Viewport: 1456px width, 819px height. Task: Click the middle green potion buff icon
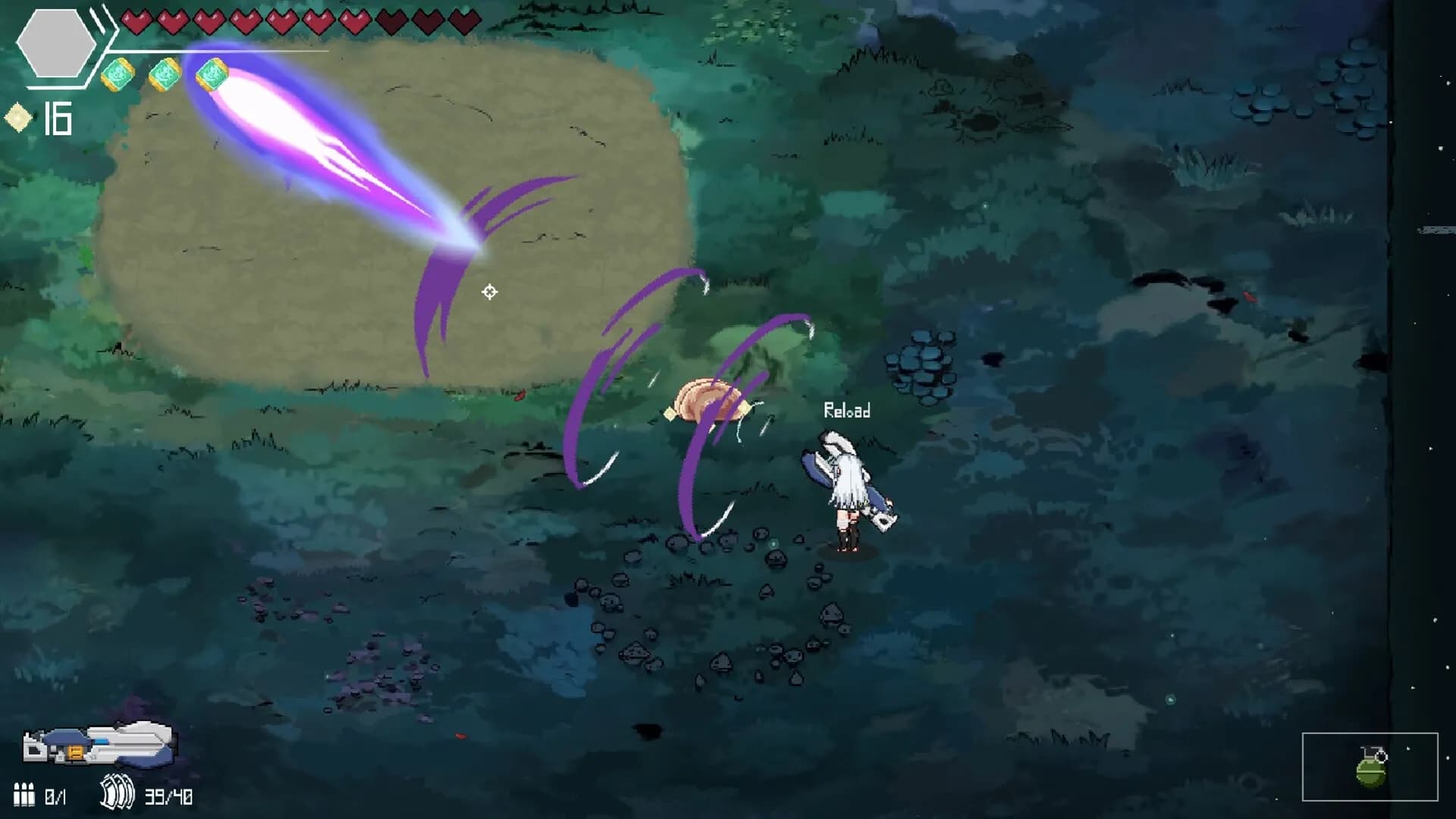pos(163,74)
